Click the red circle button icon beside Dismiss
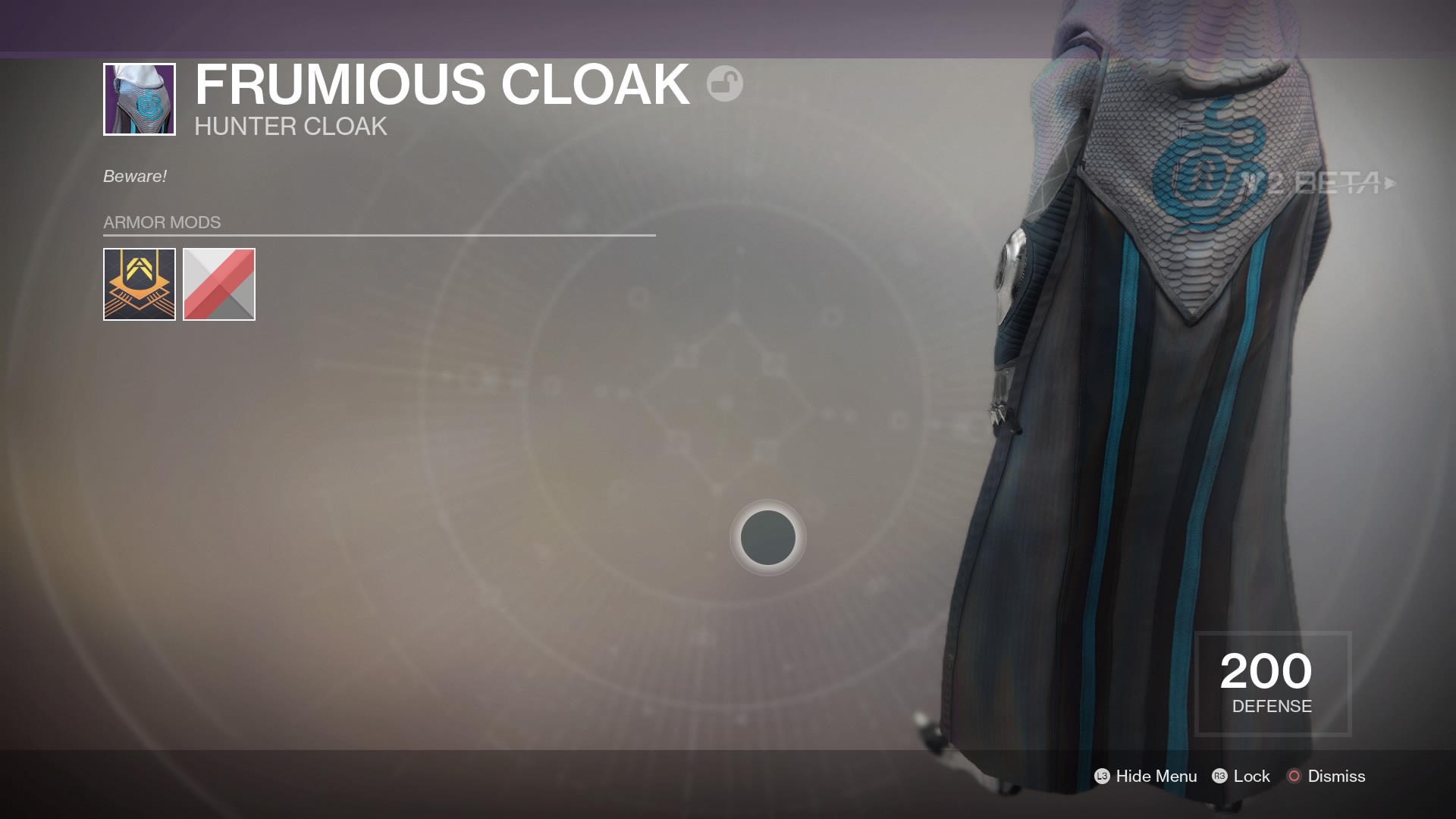Screen dimensions: 1456x819 (1294, 777)
